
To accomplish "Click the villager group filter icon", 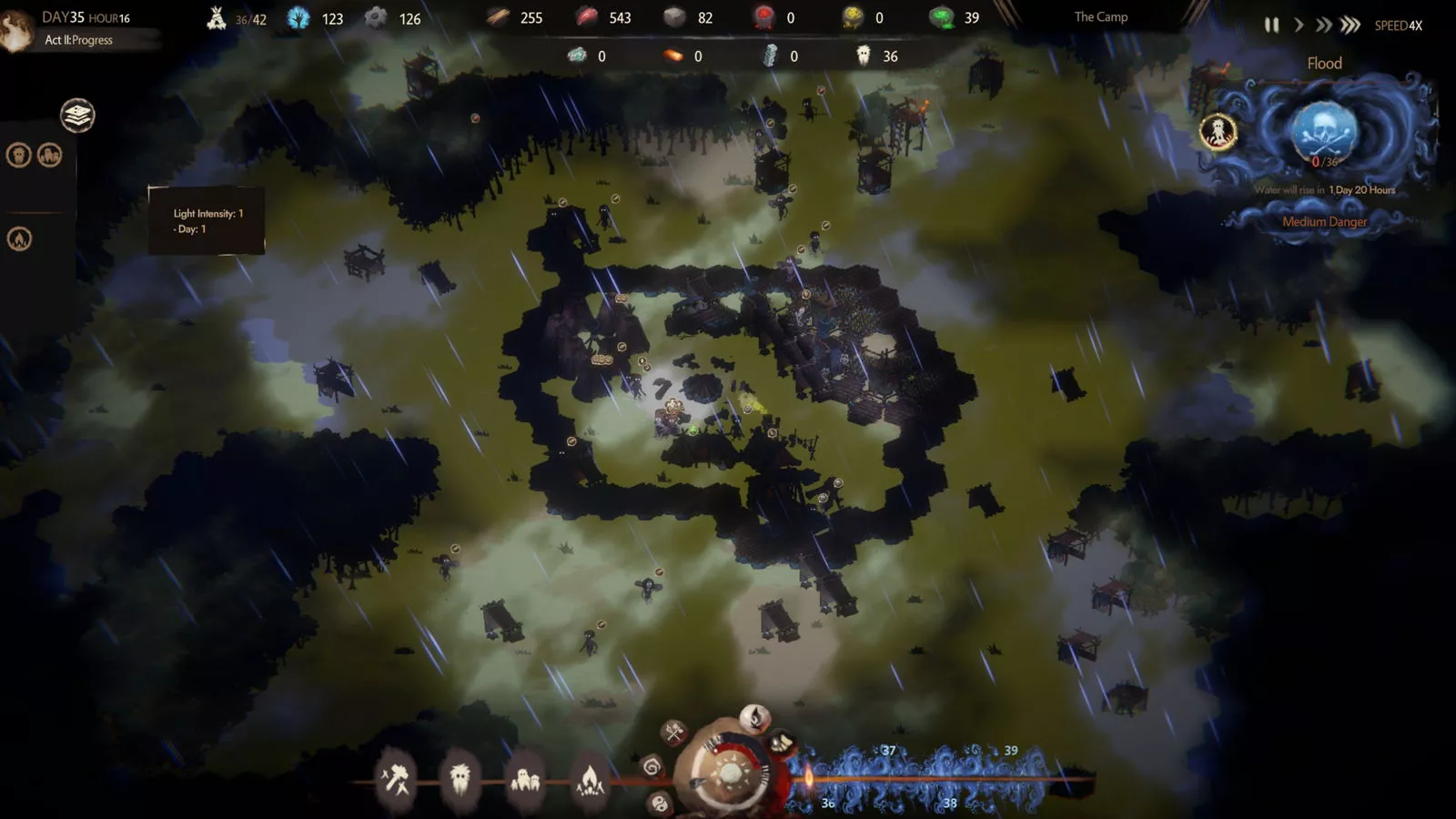I will 49,155.
